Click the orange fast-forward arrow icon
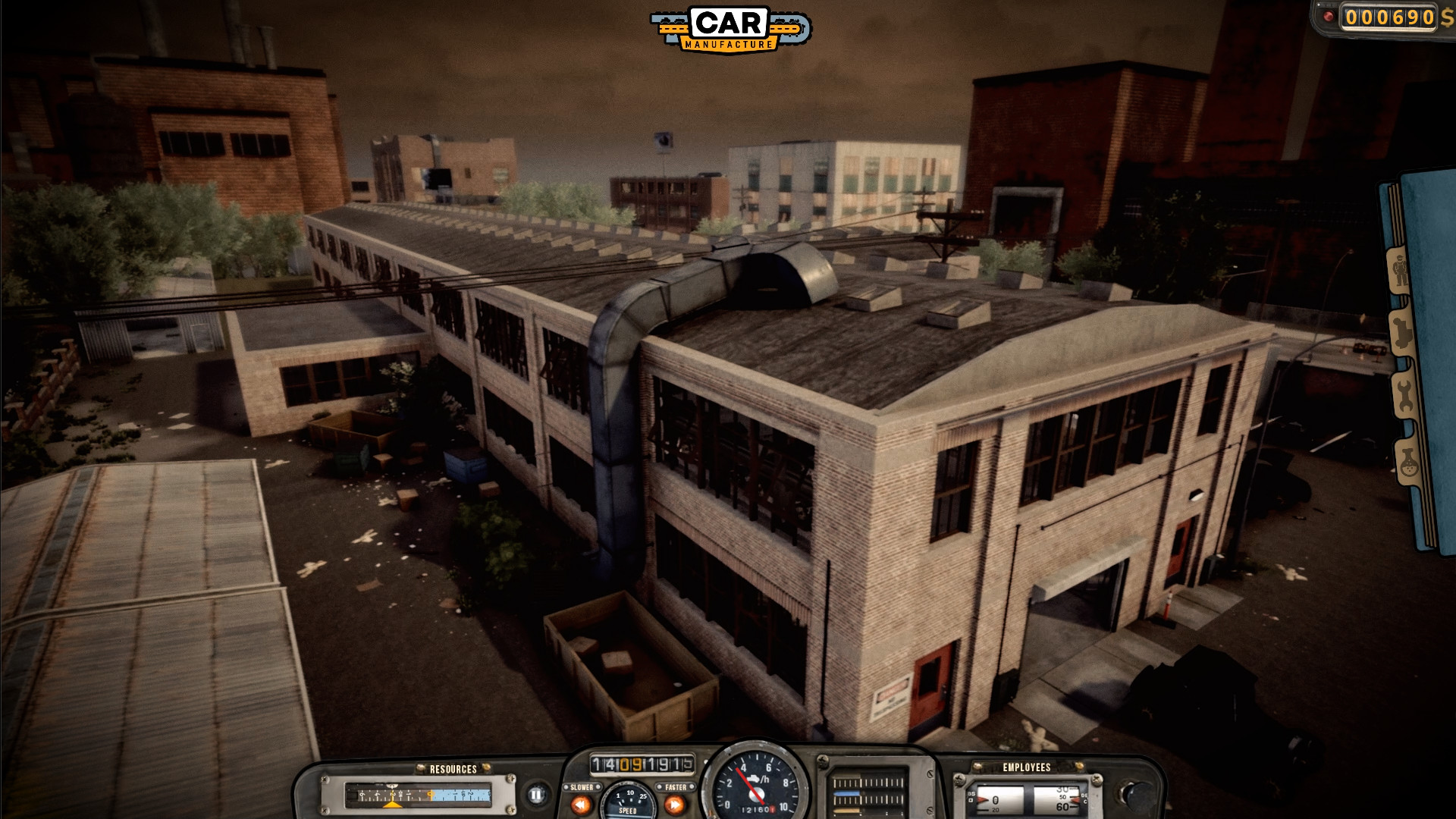This screenshot has width=1456, height=819. (675, 803)
